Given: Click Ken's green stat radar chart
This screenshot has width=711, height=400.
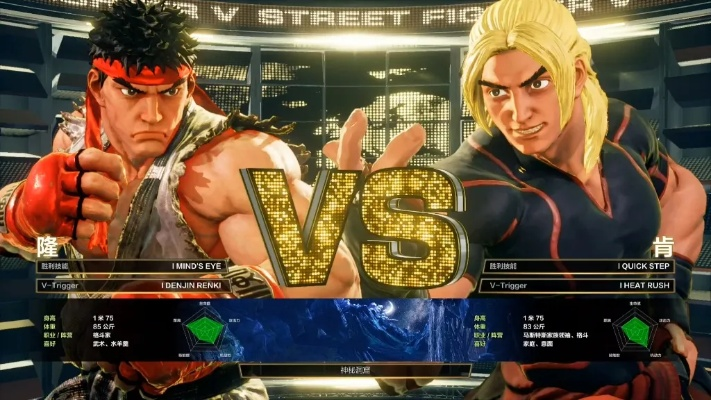Looking at the screenshot, I should pos(633,330).
